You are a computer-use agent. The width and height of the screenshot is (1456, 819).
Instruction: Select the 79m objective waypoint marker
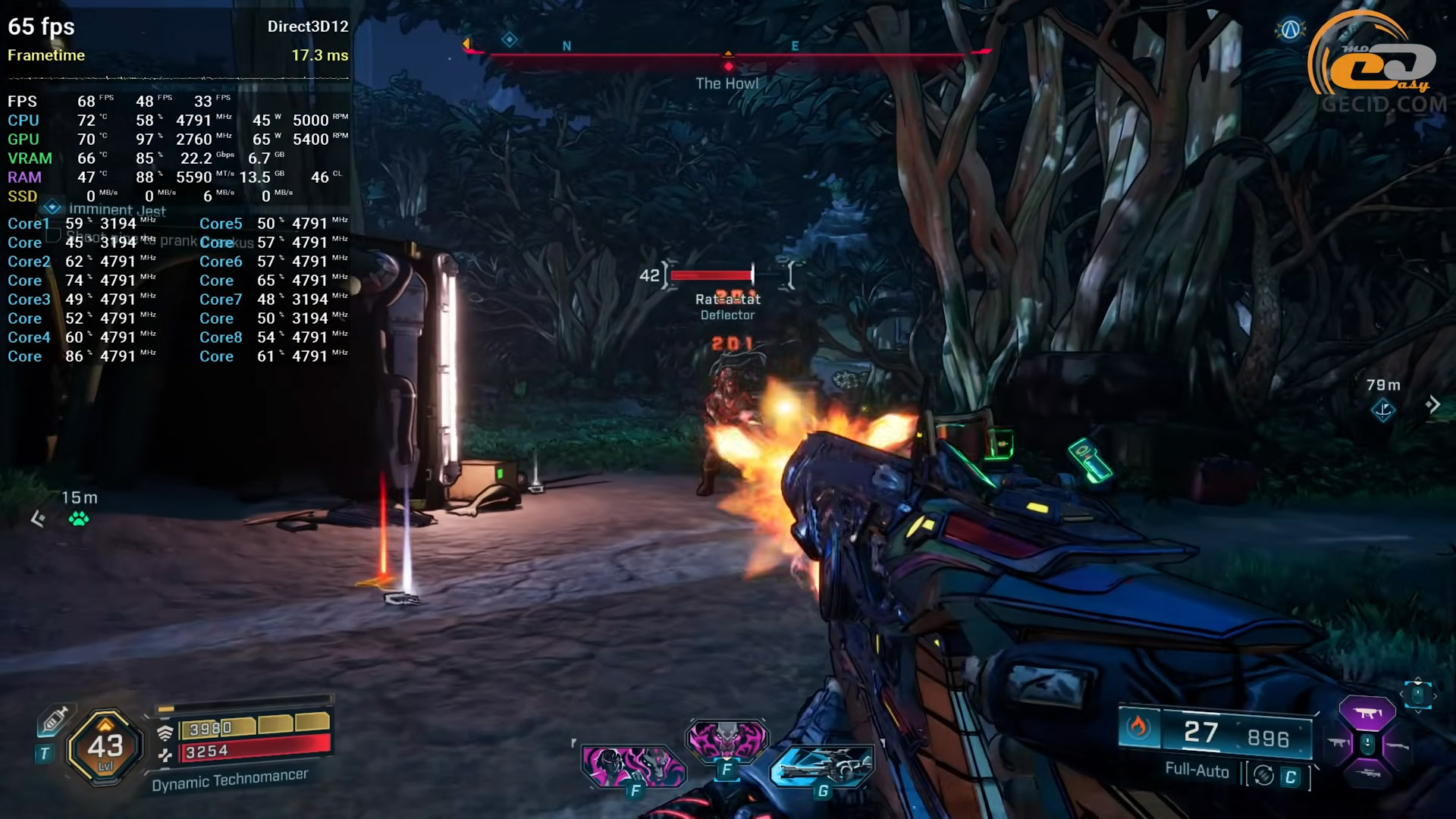(1383, 410)
